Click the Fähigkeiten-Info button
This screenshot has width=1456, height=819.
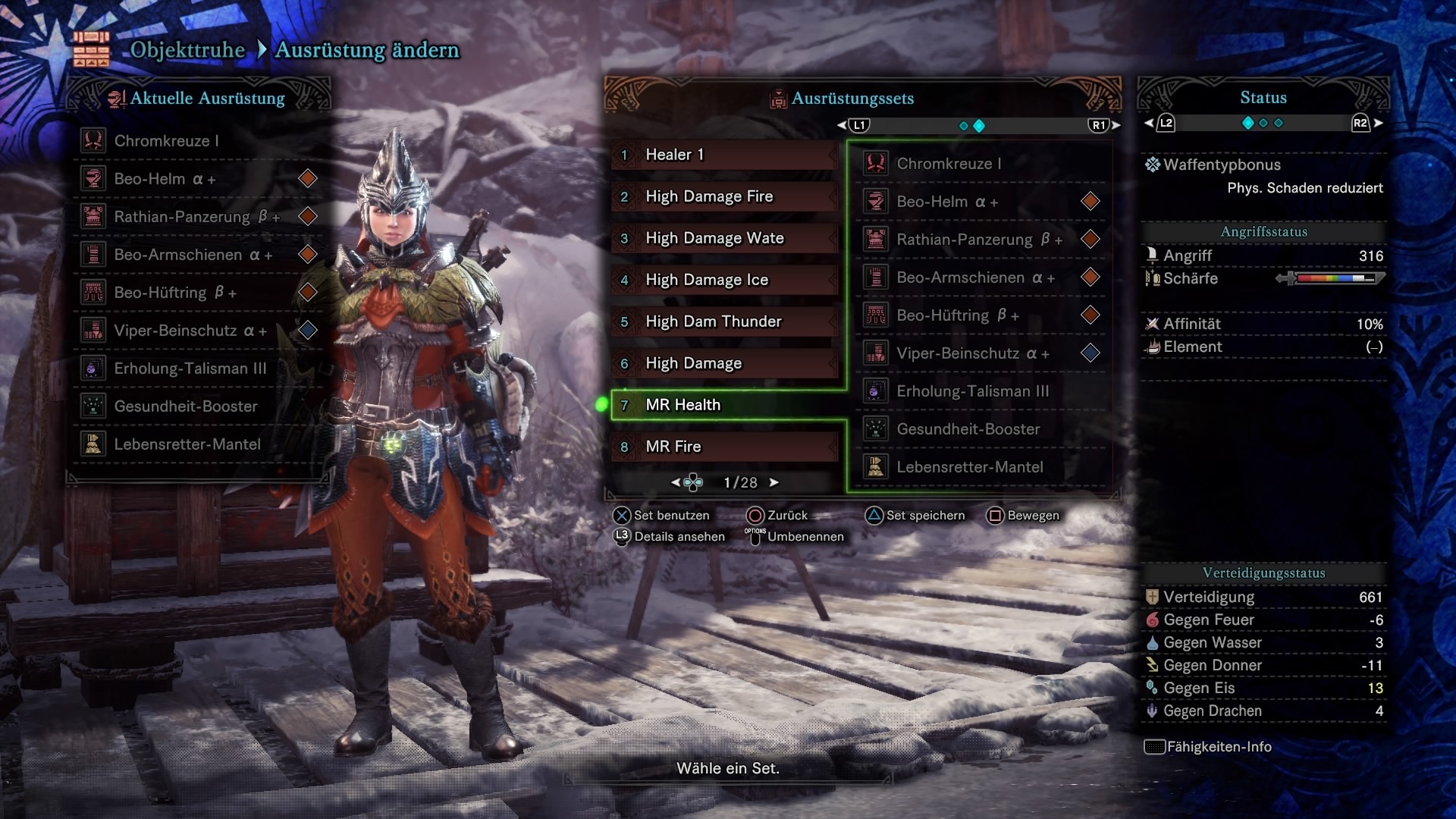[x=1209, y=747]
